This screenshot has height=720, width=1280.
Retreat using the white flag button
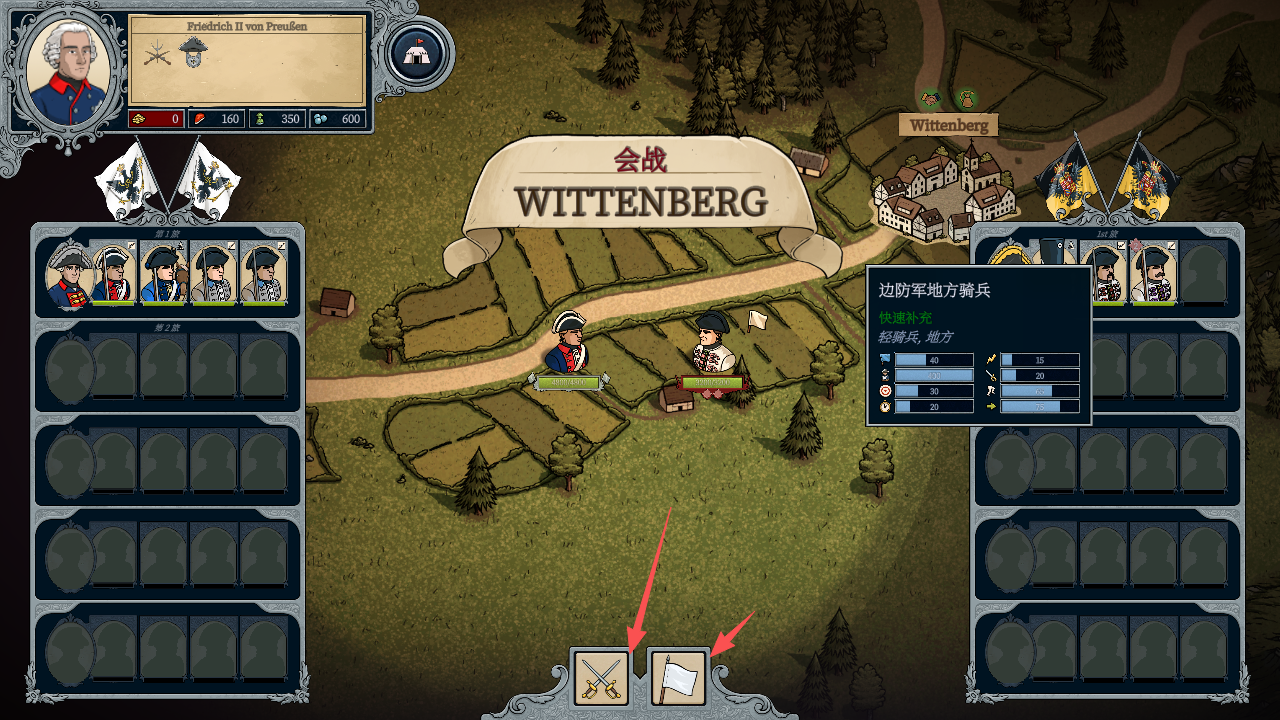[x=679, y=677]
